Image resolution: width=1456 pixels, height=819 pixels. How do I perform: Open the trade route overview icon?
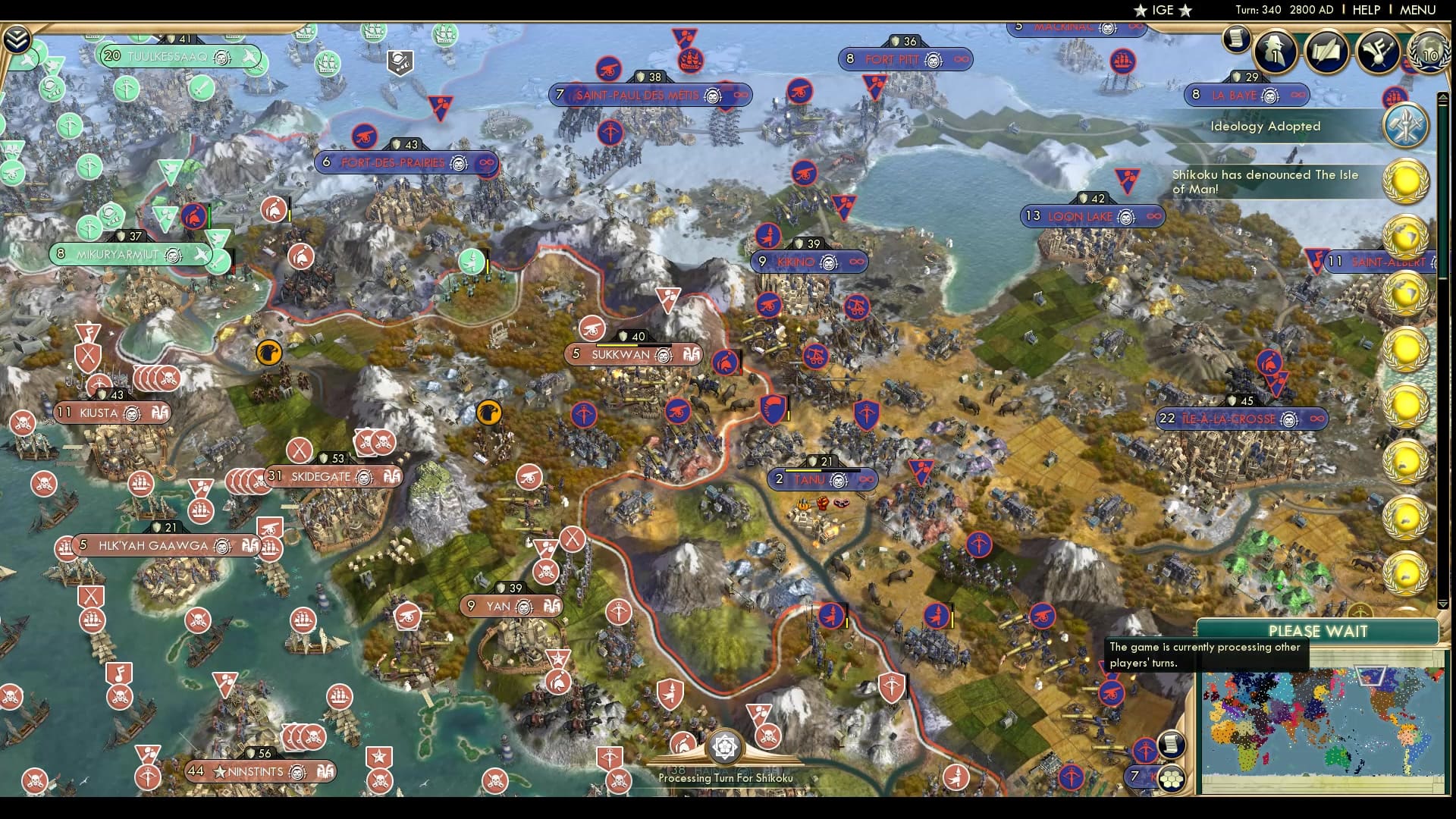[1326, 52]
